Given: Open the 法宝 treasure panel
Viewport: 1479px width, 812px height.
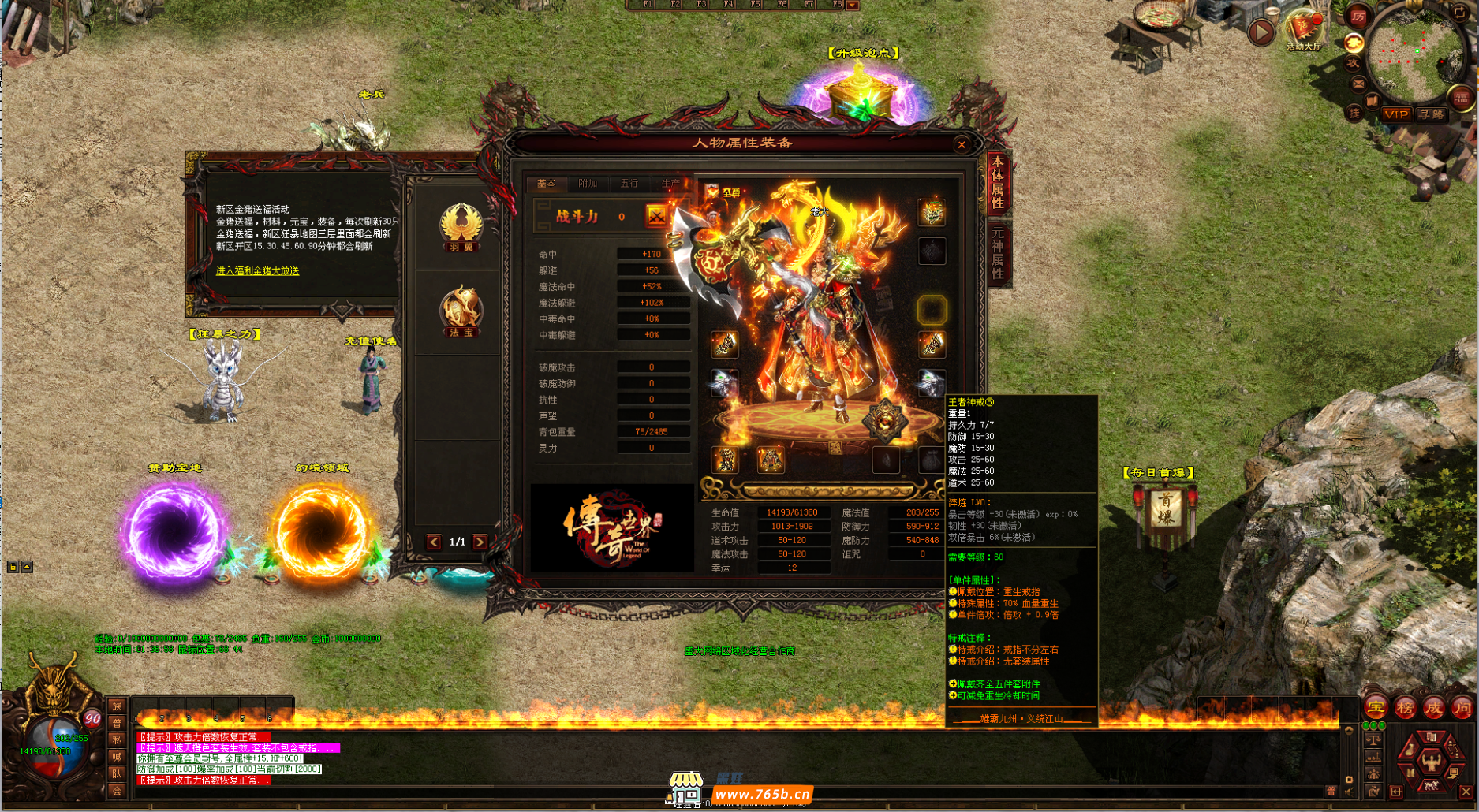Looking at the screenshot, I should [461, 312].
